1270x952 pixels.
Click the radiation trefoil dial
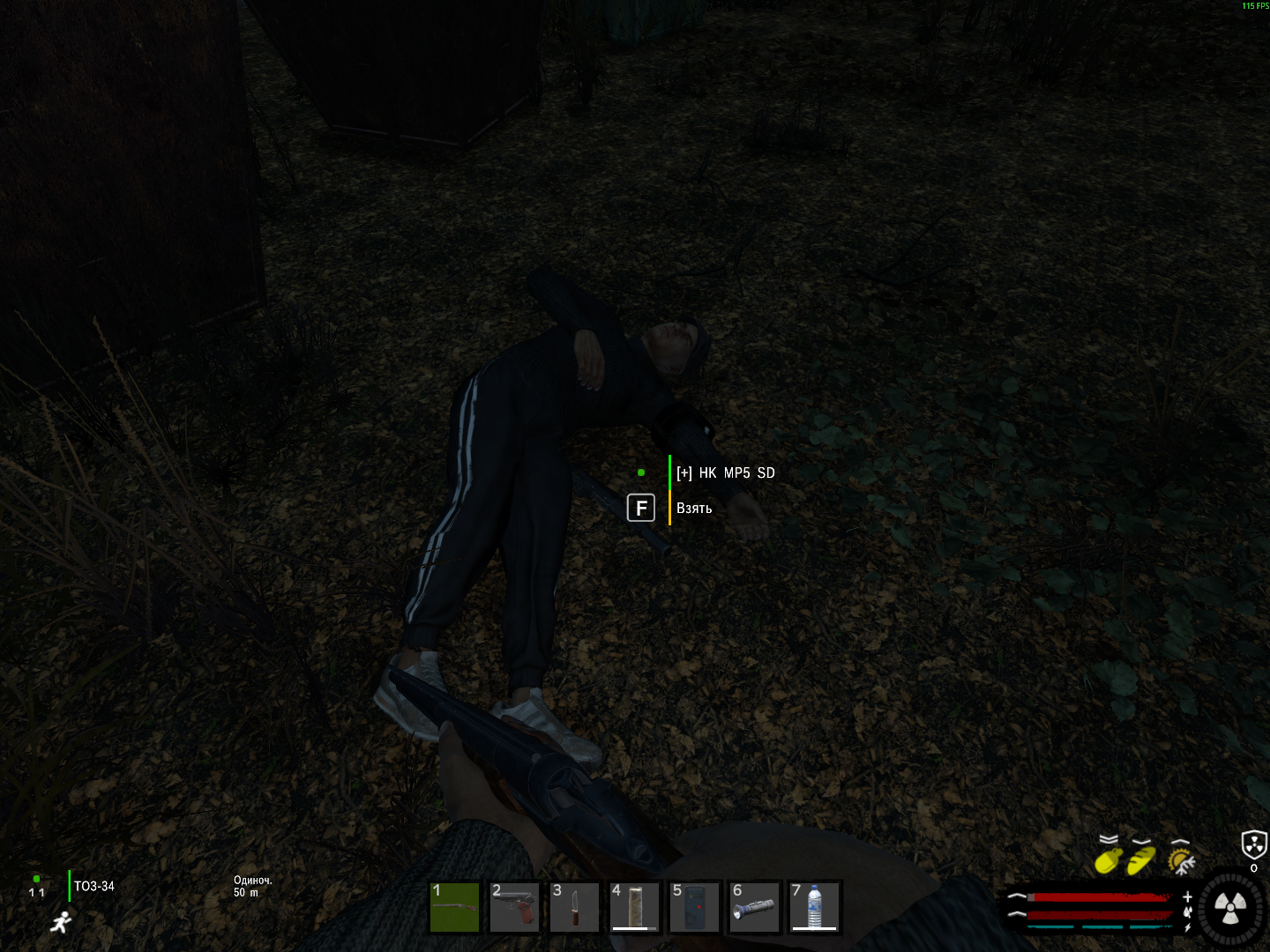click(1230, 907)
